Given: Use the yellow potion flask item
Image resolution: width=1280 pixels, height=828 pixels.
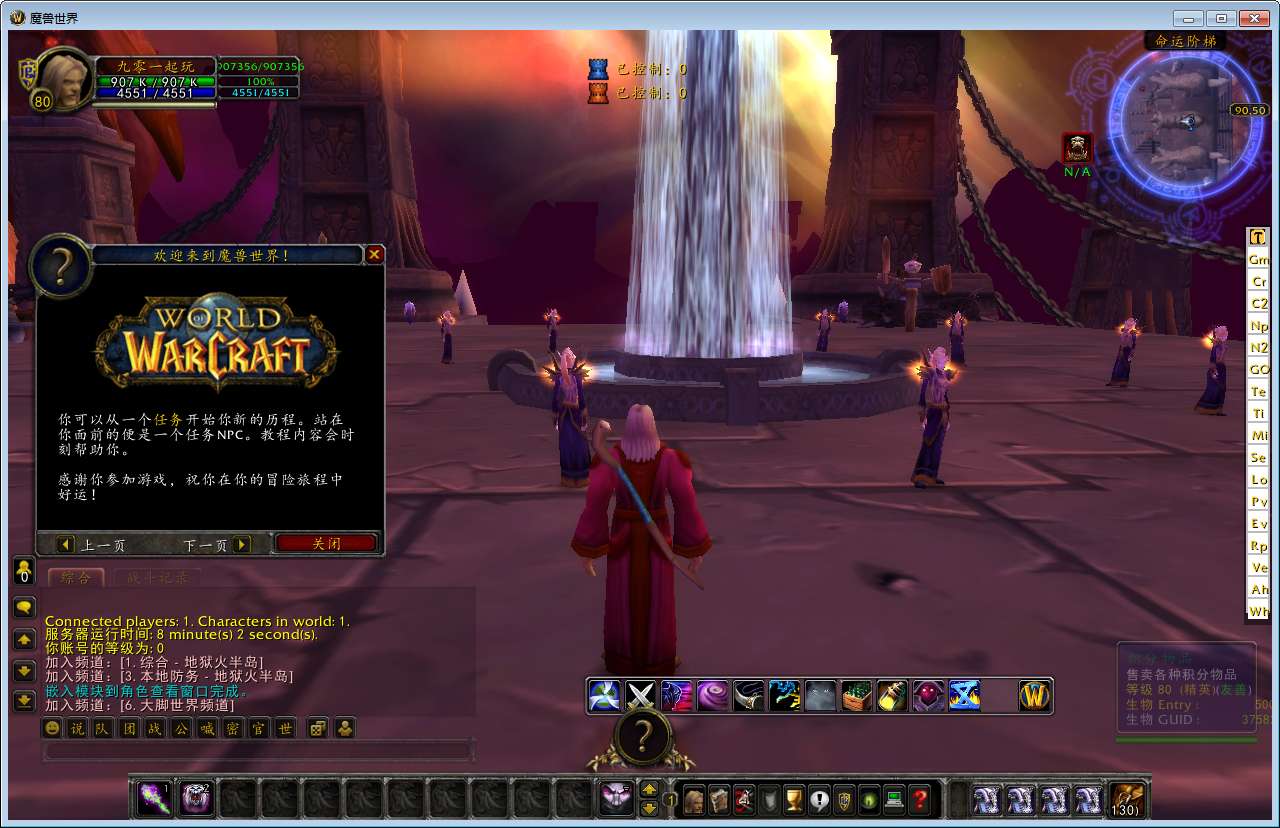Looking at the screenshot, I should click(x=892, y=695).
